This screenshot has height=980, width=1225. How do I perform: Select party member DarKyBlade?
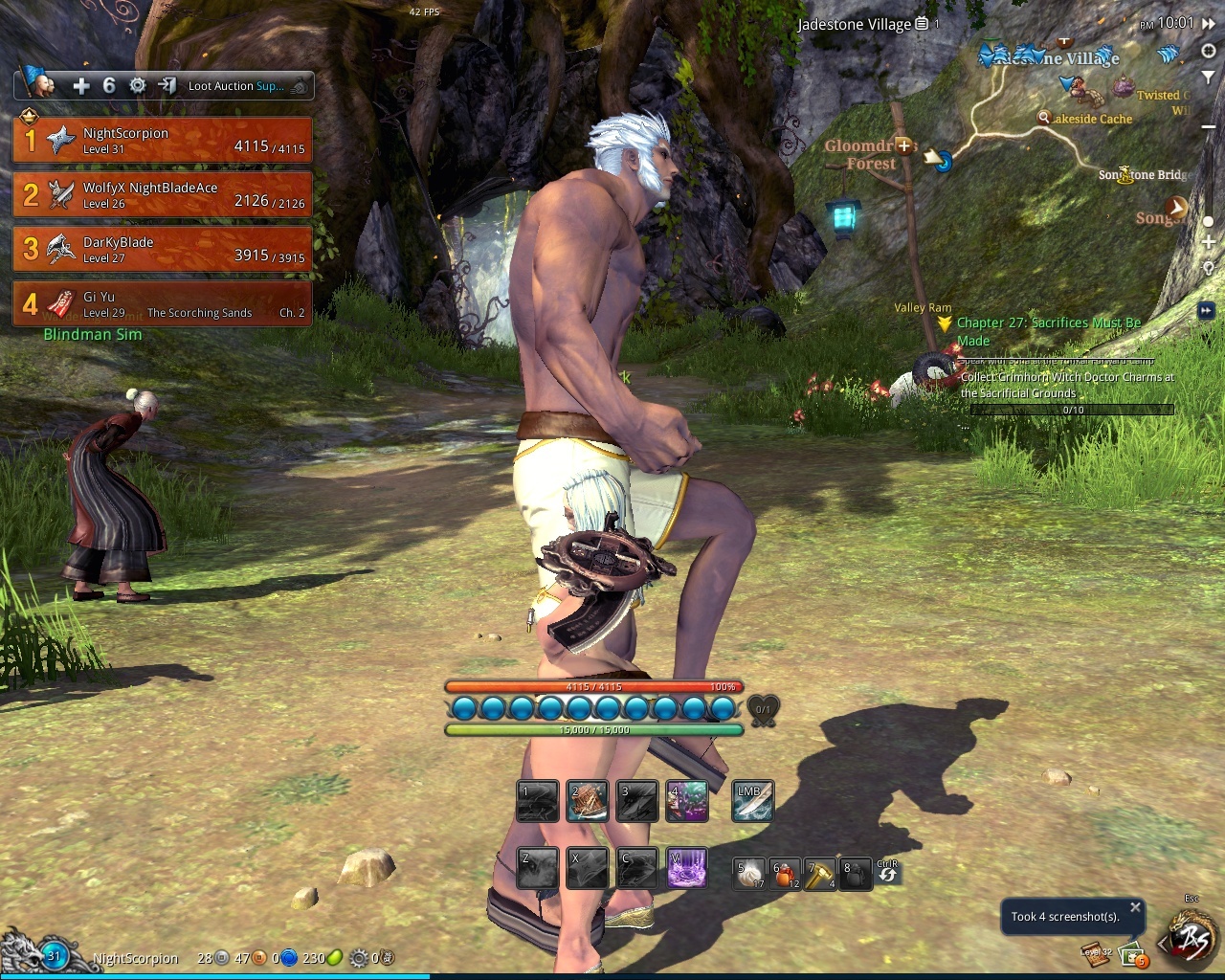click(162, 249)
